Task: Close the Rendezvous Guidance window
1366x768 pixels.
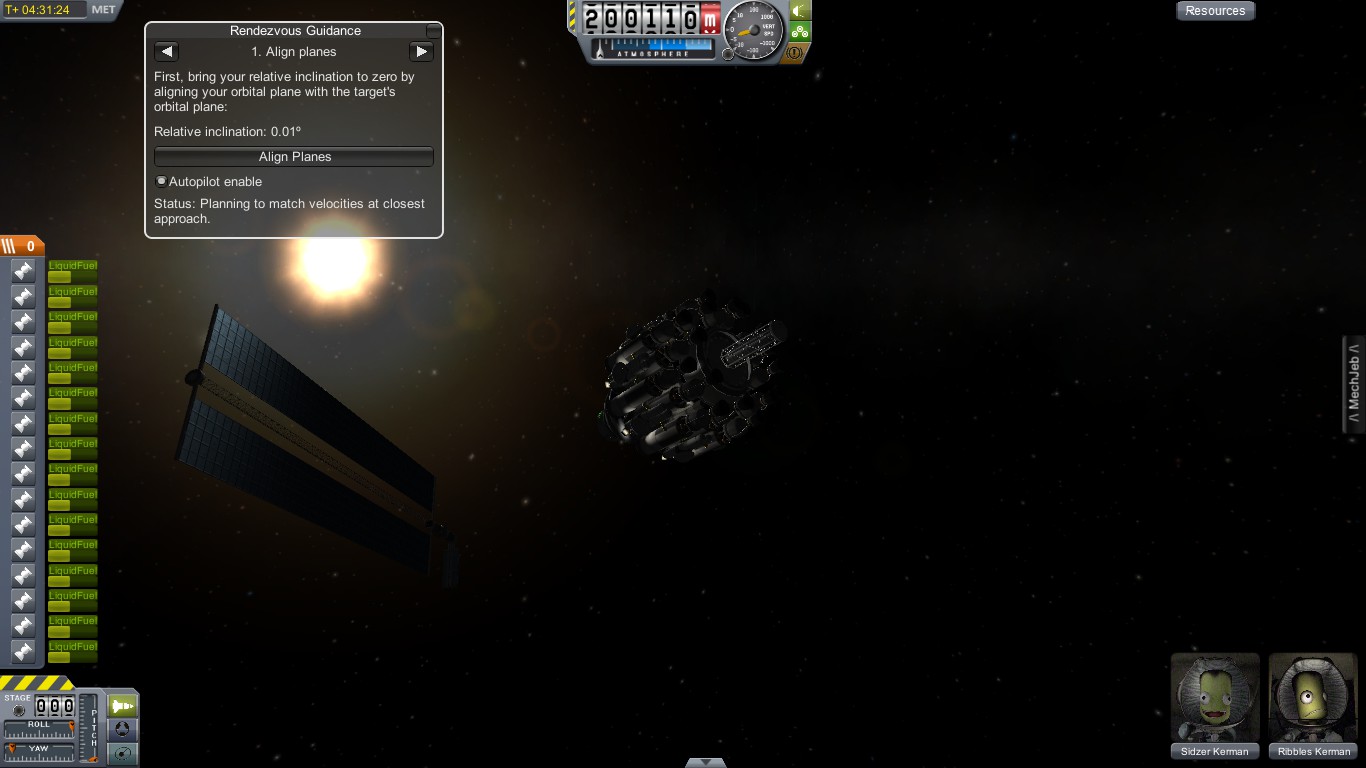Action: tap(433, 31)
